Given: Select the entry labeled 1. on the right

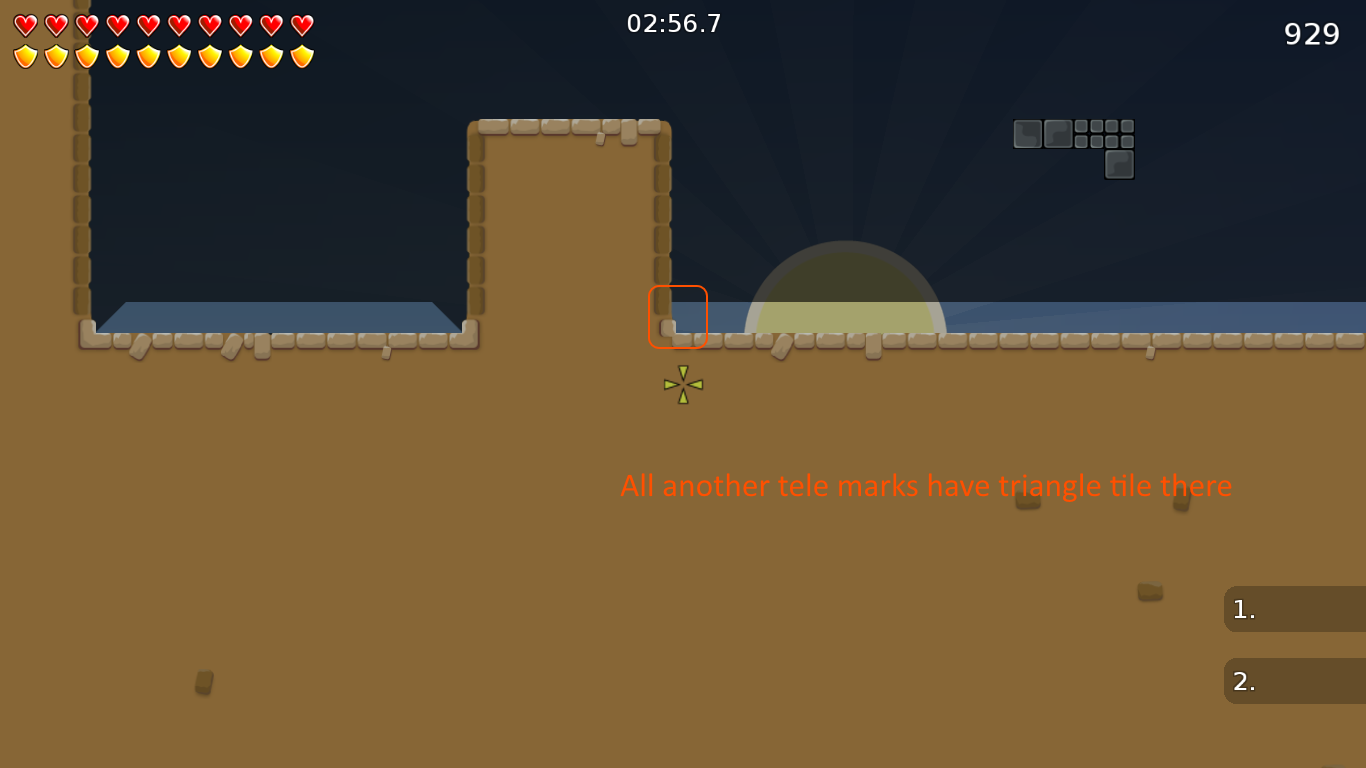Looking at the screenshot, I should [x=1243, y=609].
